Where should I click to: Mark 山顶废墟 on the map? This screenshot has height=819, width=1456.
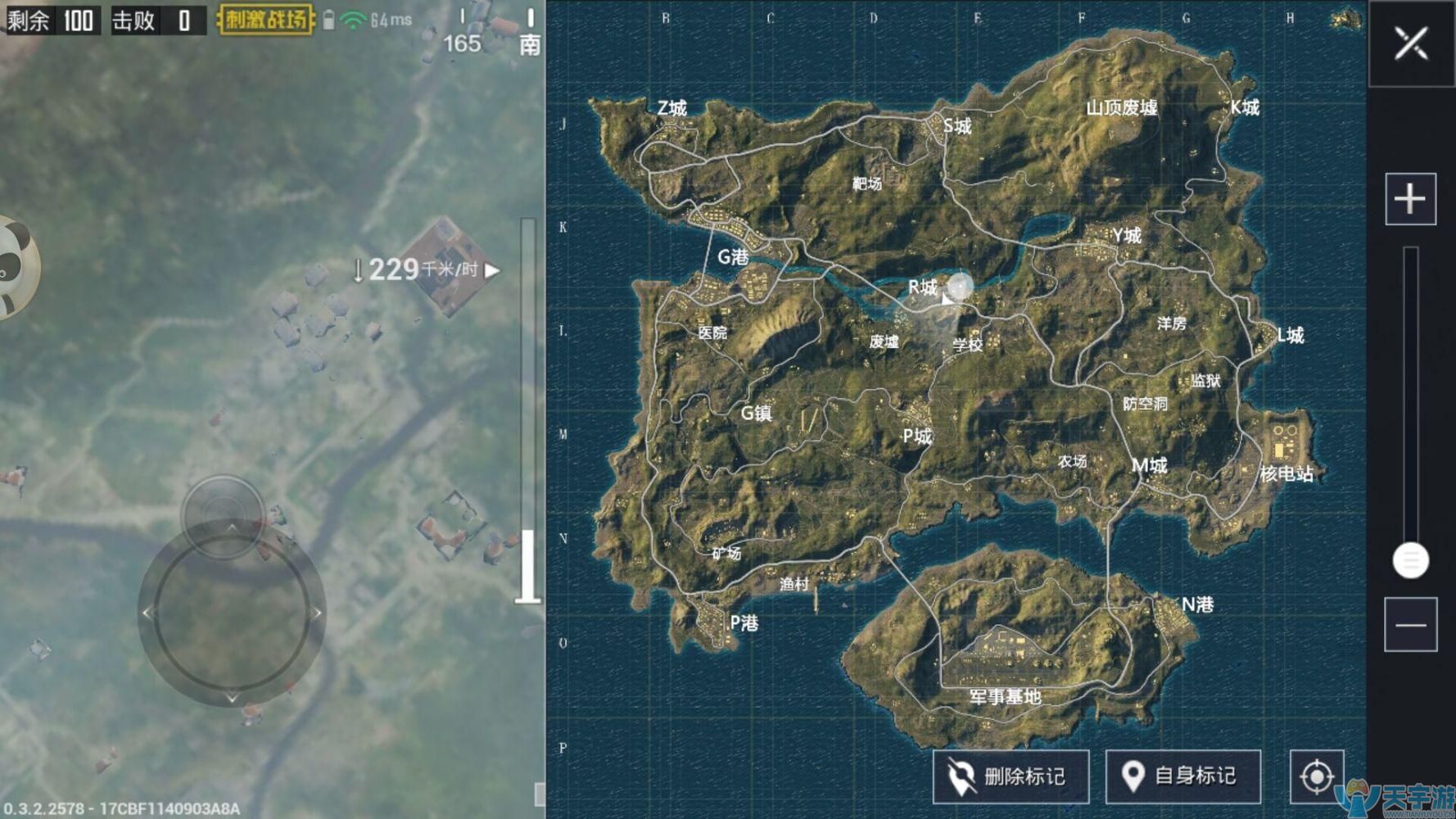point(1121,108)
